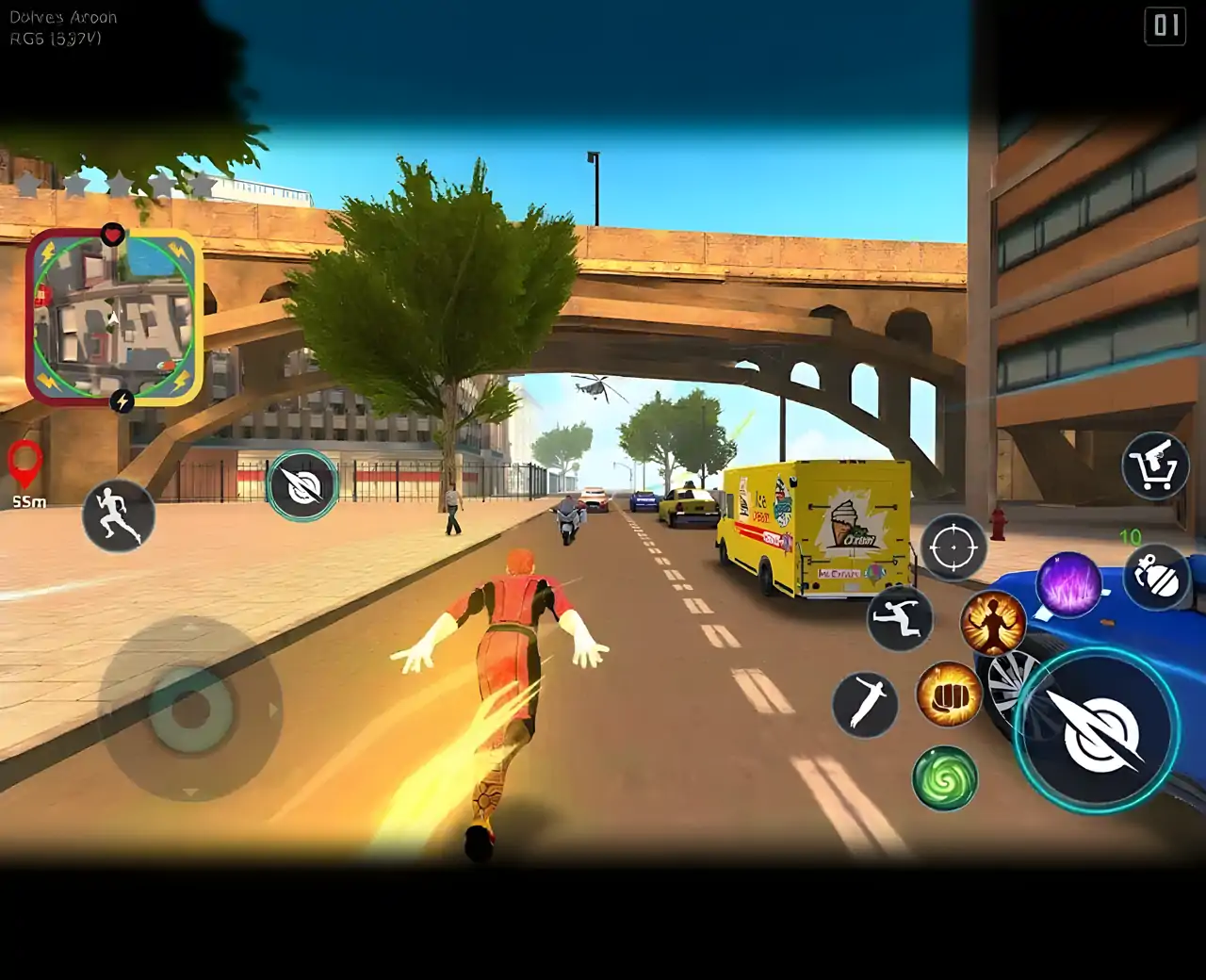Click the 01 counter box

1166,25
